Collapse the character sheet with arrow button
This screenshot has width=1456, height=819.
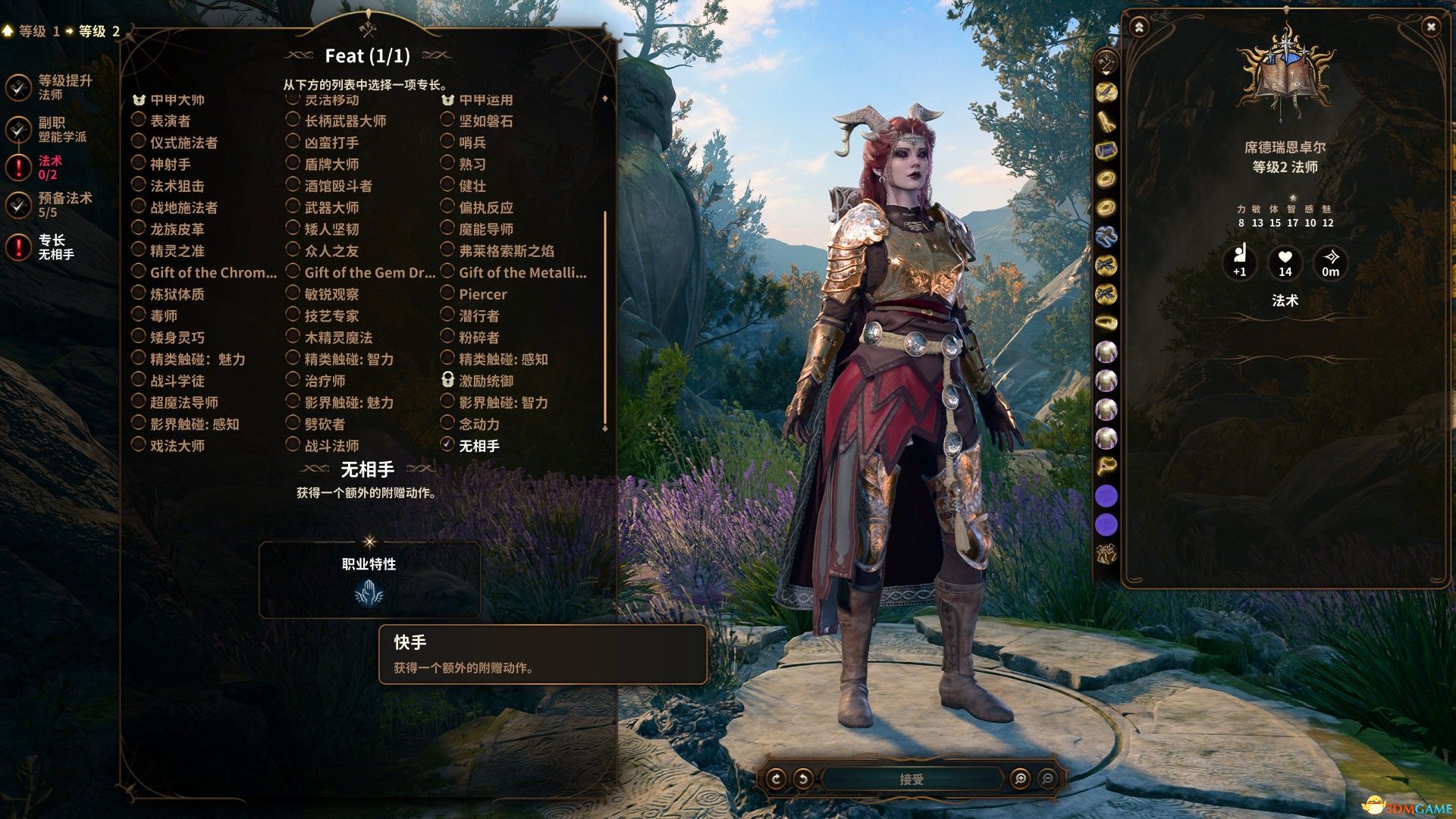1139,27
